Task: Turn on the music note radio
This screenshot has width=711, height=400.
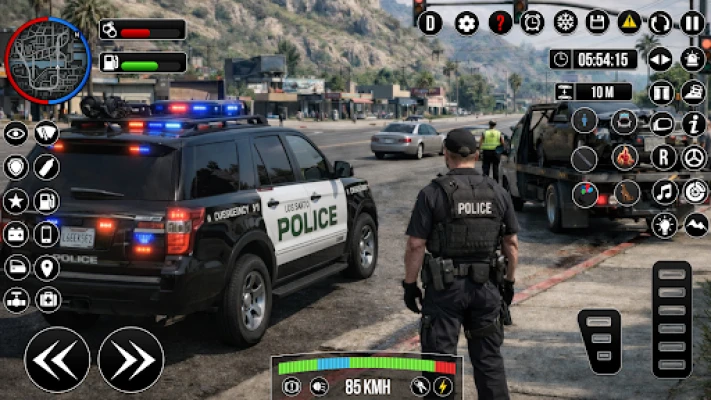Action: (664, 191)
